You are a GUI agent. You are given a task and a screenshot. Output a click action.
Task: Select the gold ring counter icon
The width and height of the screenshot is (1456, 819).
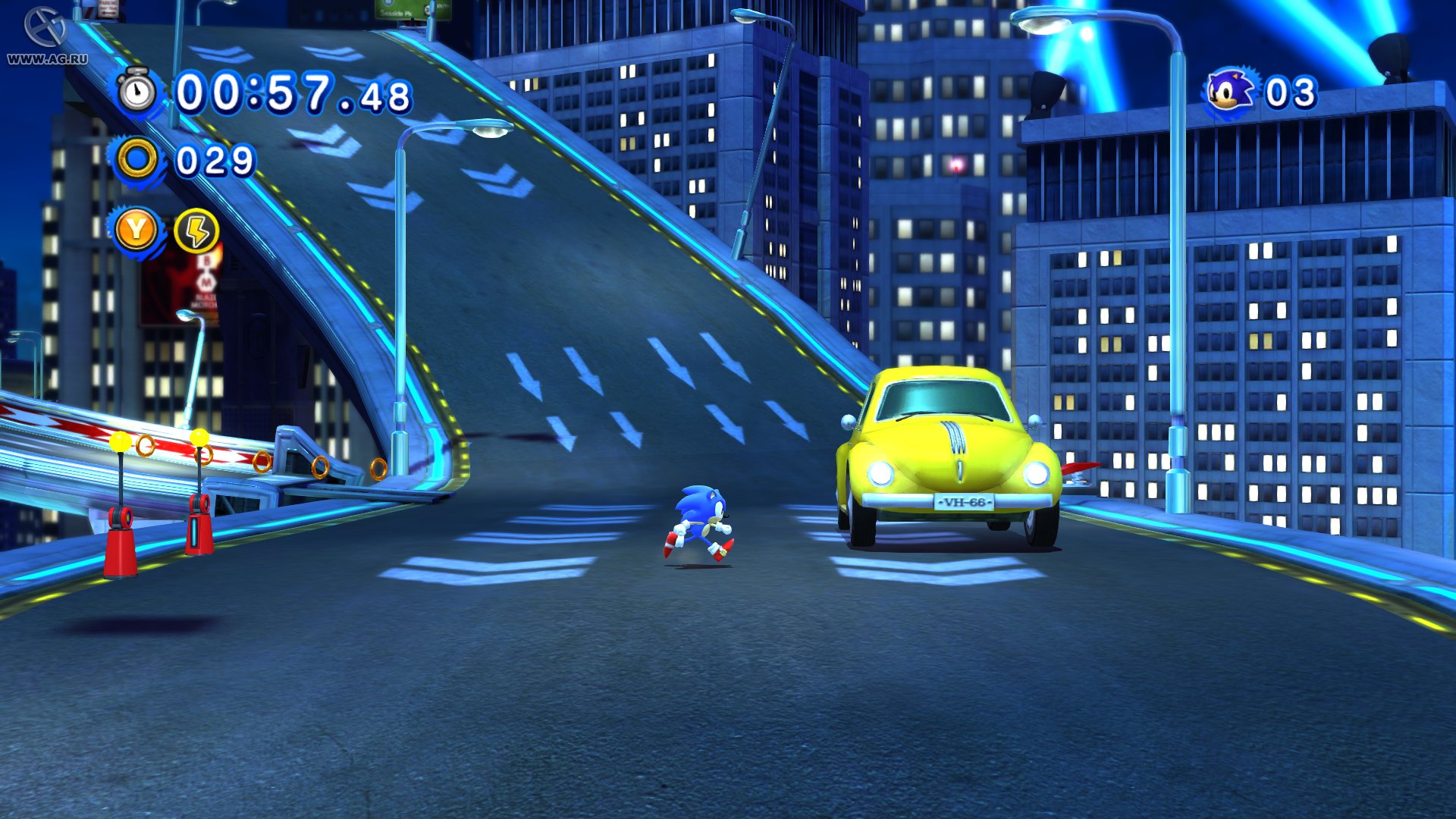pos(137,160)
